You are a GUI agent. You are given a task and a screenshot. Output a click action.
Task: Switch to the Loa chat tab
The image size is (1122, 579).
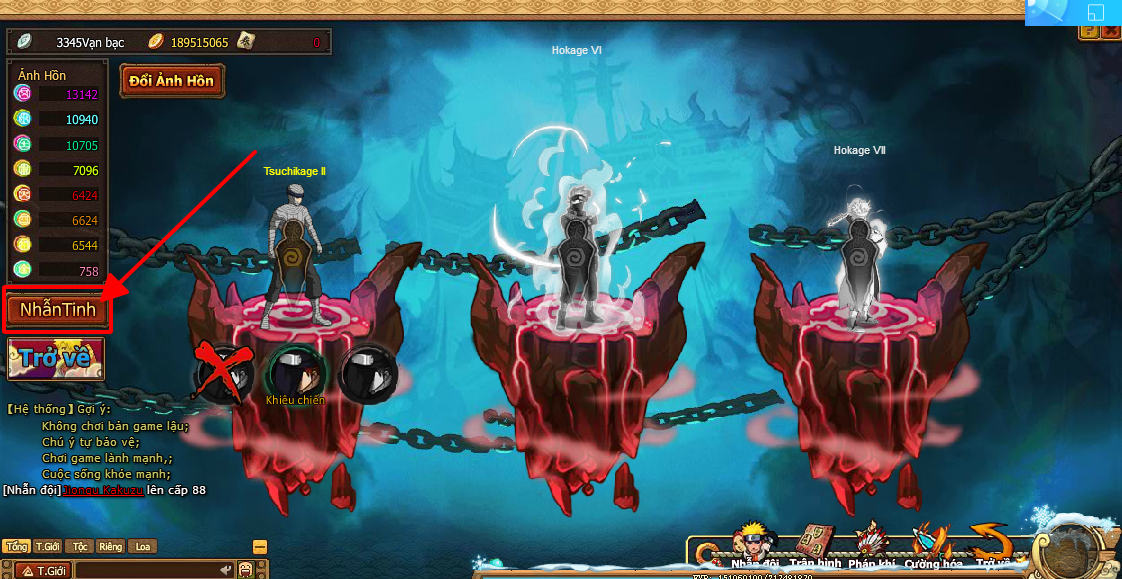pyautogui.click(x=143, y=547)
